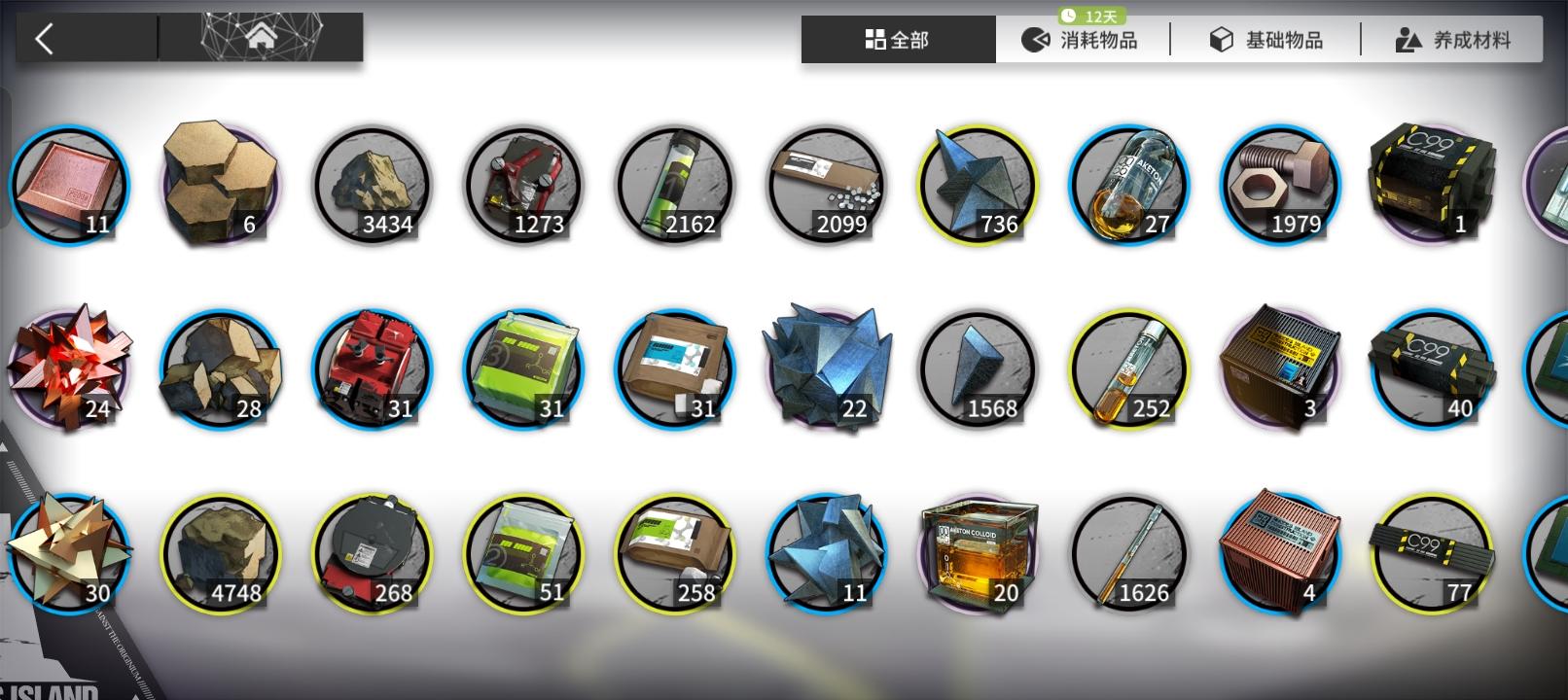Select the red device item showing 1273
This screenshot has width=1568, height=700.
click(523, 185)
